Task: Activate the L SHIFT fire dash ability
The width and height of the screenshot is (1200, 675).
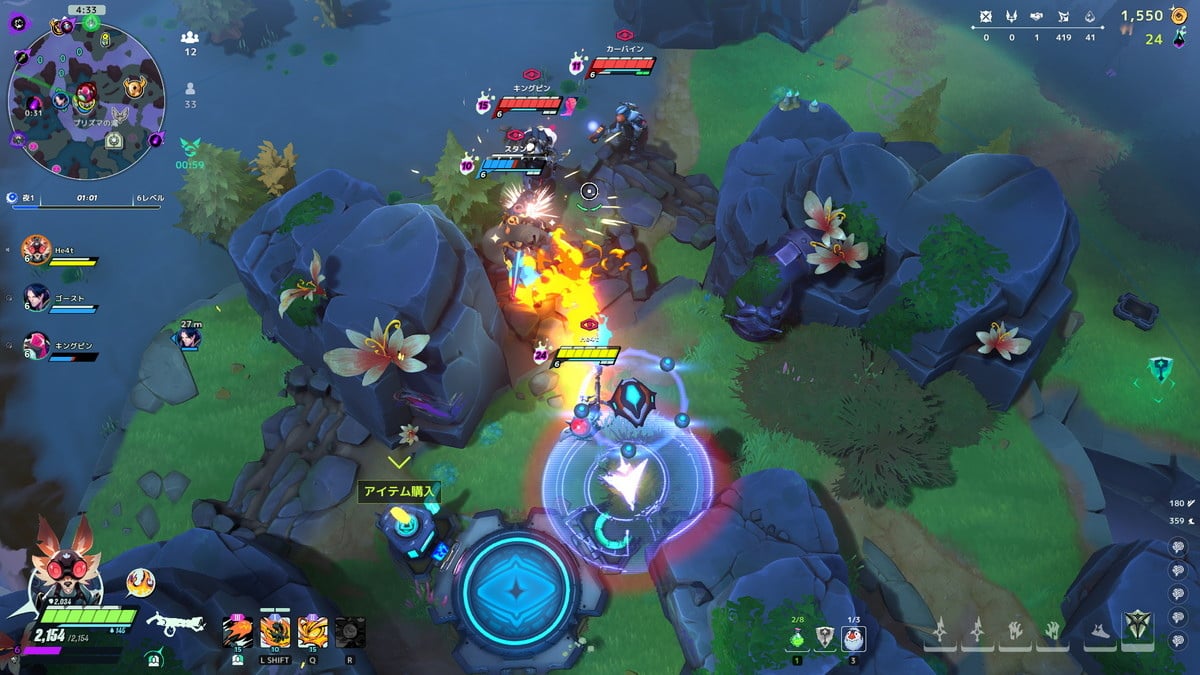Action: pyautogui.click(x=274, y=632)
